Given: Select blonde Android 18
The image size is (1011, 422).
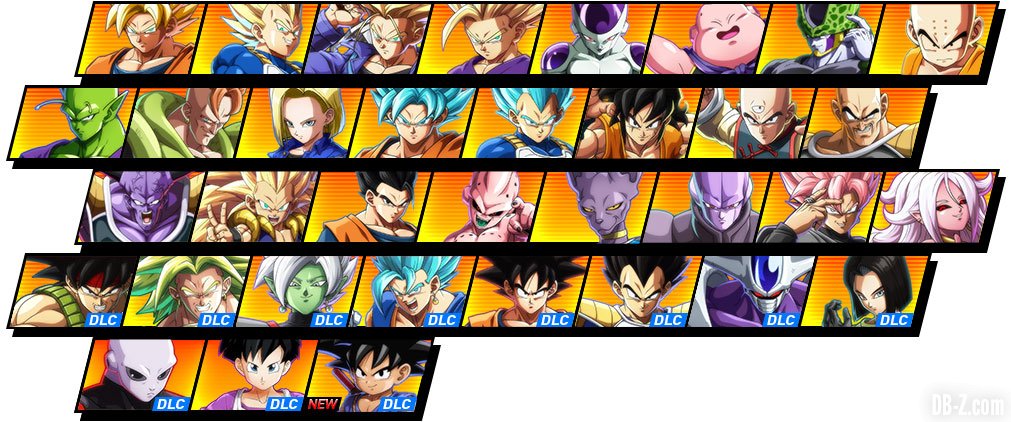Looking at the screenshot, I should tap(294, 122).
